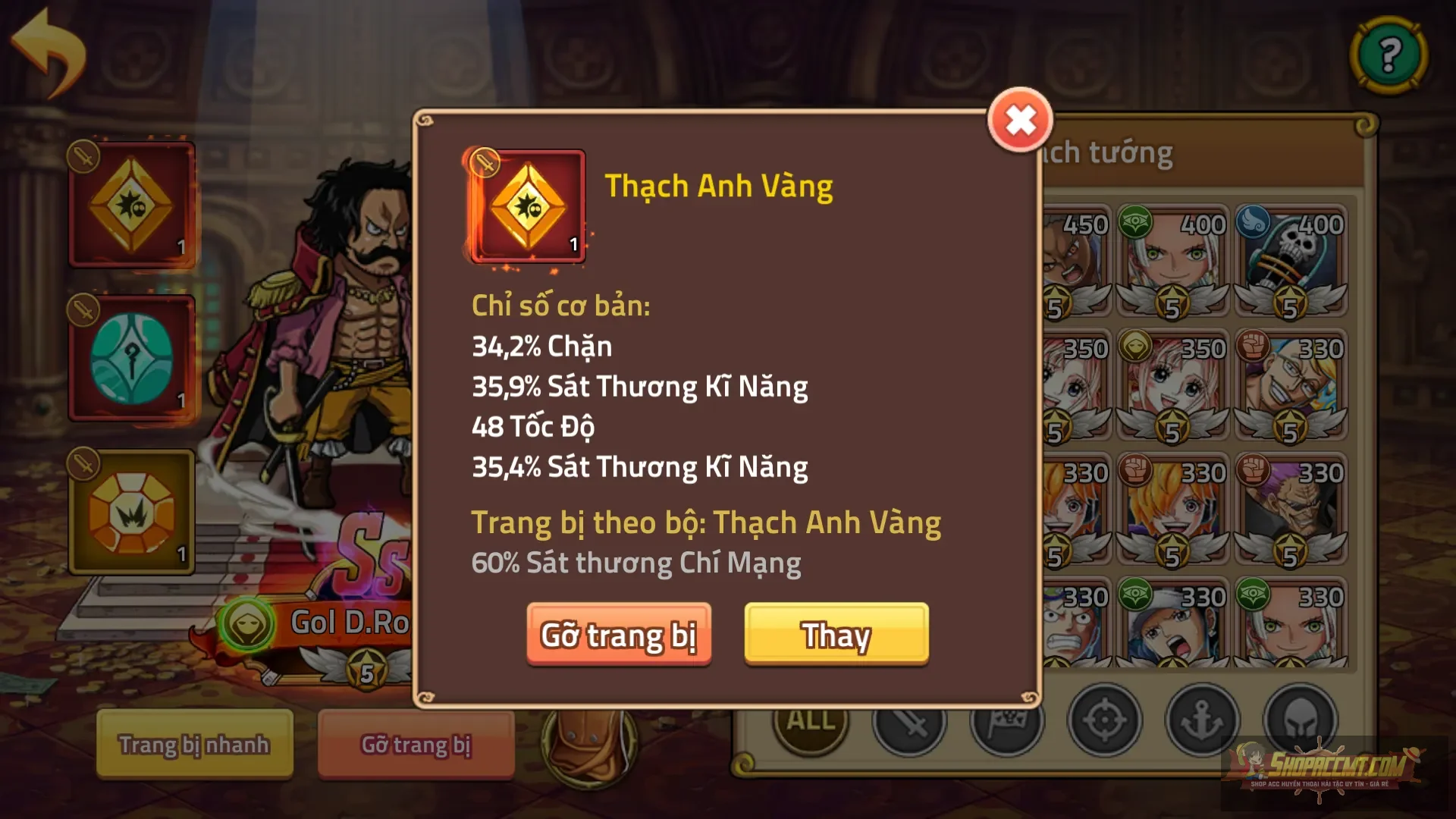Select the crosshair target filter icon
Image resolution: width=1456 pixels, height=819 pixels.
pyautogui.click(x=1105, y=721)
